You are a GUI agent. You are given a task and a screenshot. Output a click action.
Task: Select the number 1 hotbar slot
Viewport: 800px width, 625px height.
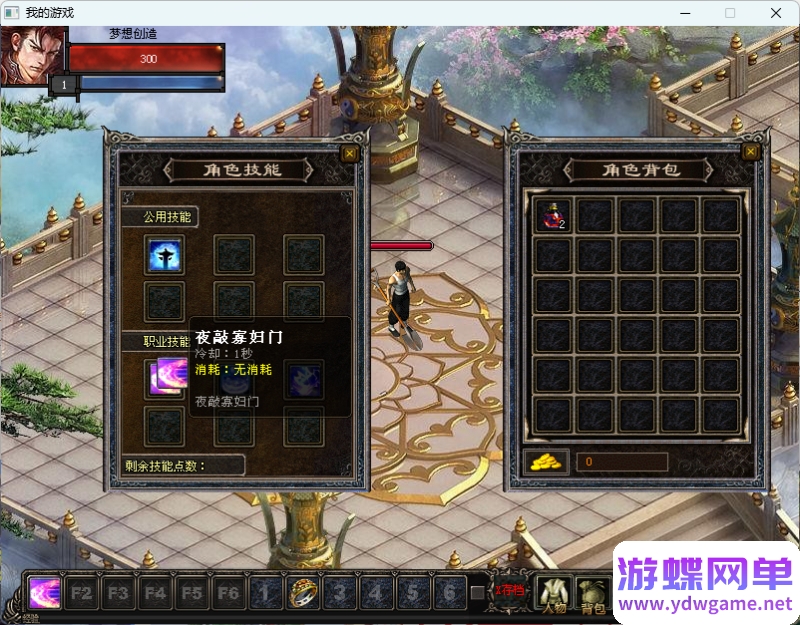coord(266,592)
